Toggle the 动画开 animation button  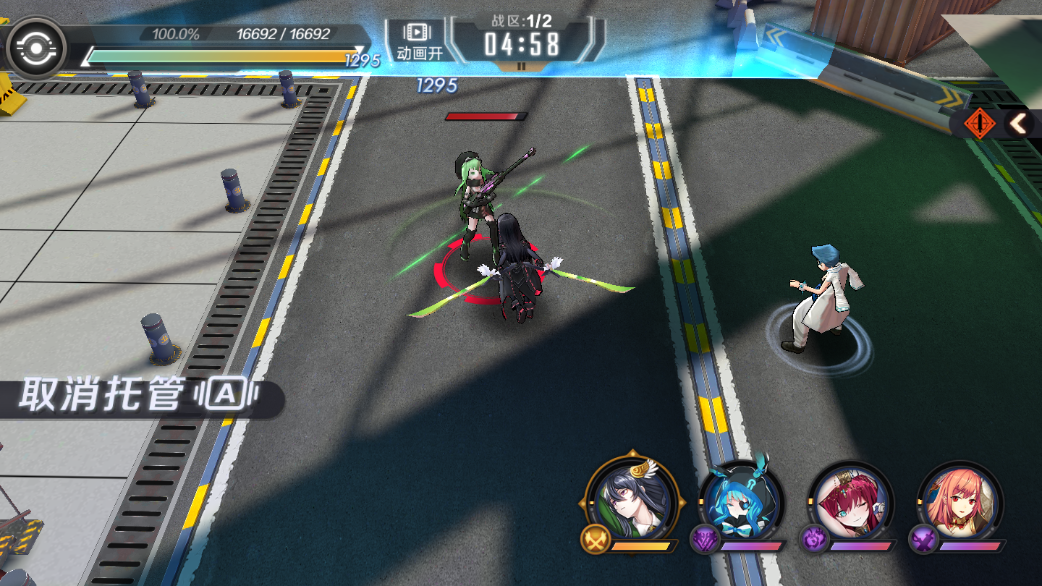(419, 40)
